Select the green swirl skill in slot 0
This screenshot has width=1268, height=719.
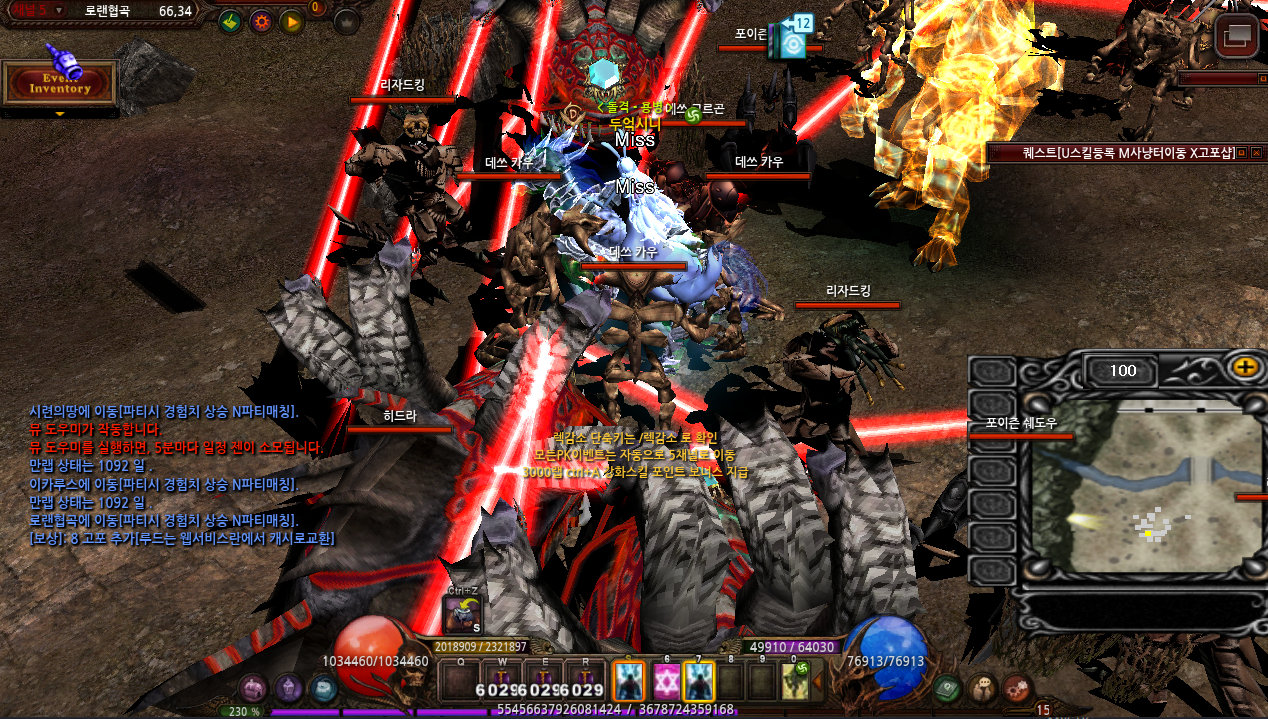[795, 682]
